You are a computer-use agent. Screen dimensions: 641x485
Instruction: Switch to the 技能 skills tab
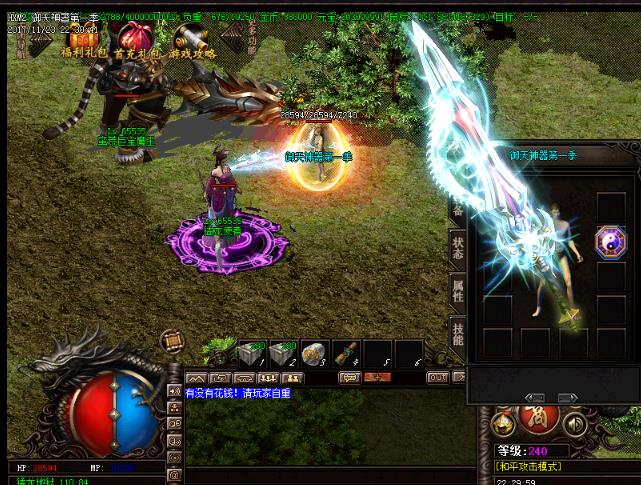tap(457, 335)
